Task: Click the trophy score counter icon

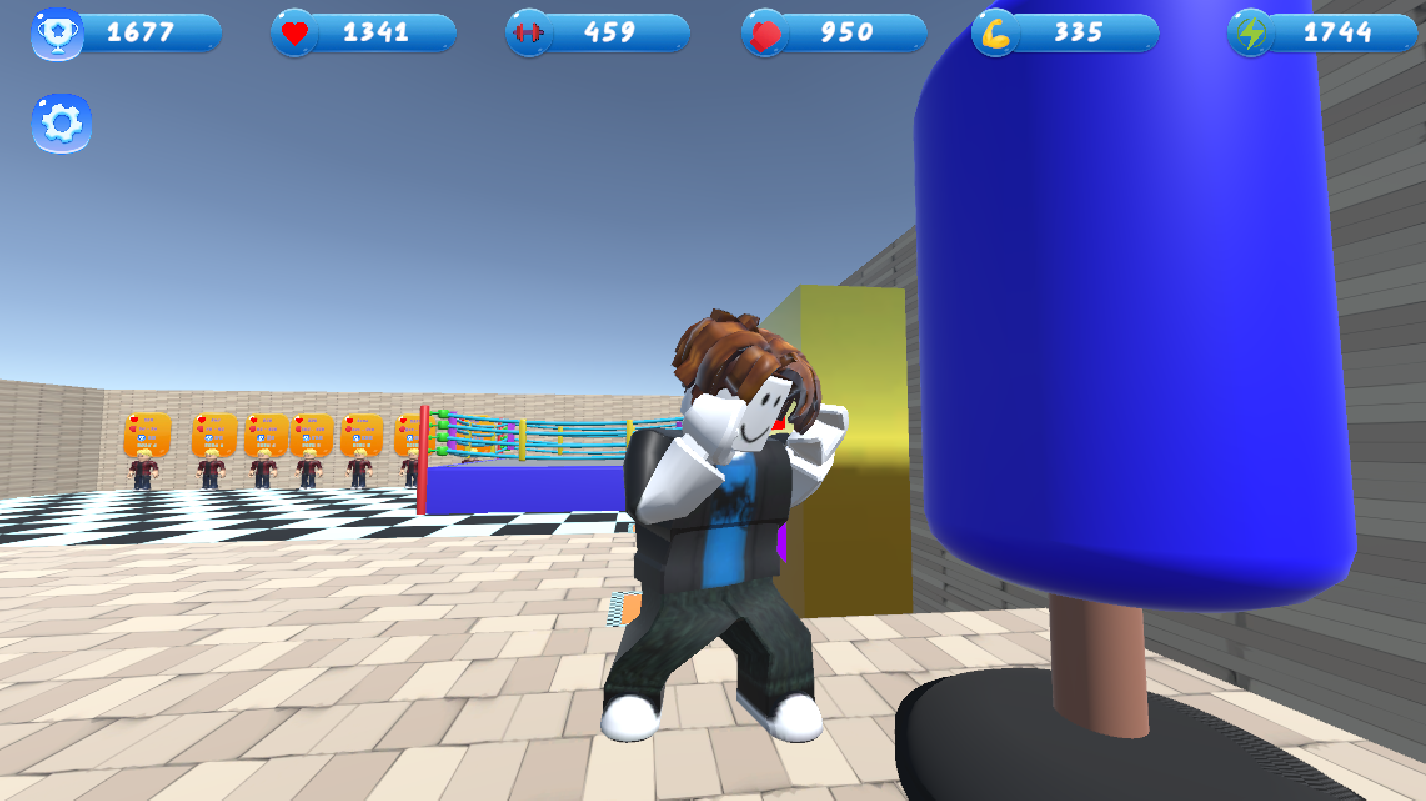Action: 59,32
